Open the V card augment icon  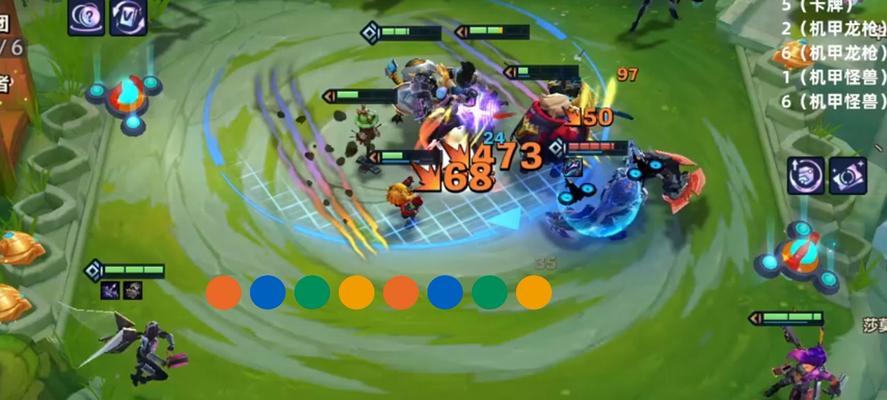coord(128,16)
